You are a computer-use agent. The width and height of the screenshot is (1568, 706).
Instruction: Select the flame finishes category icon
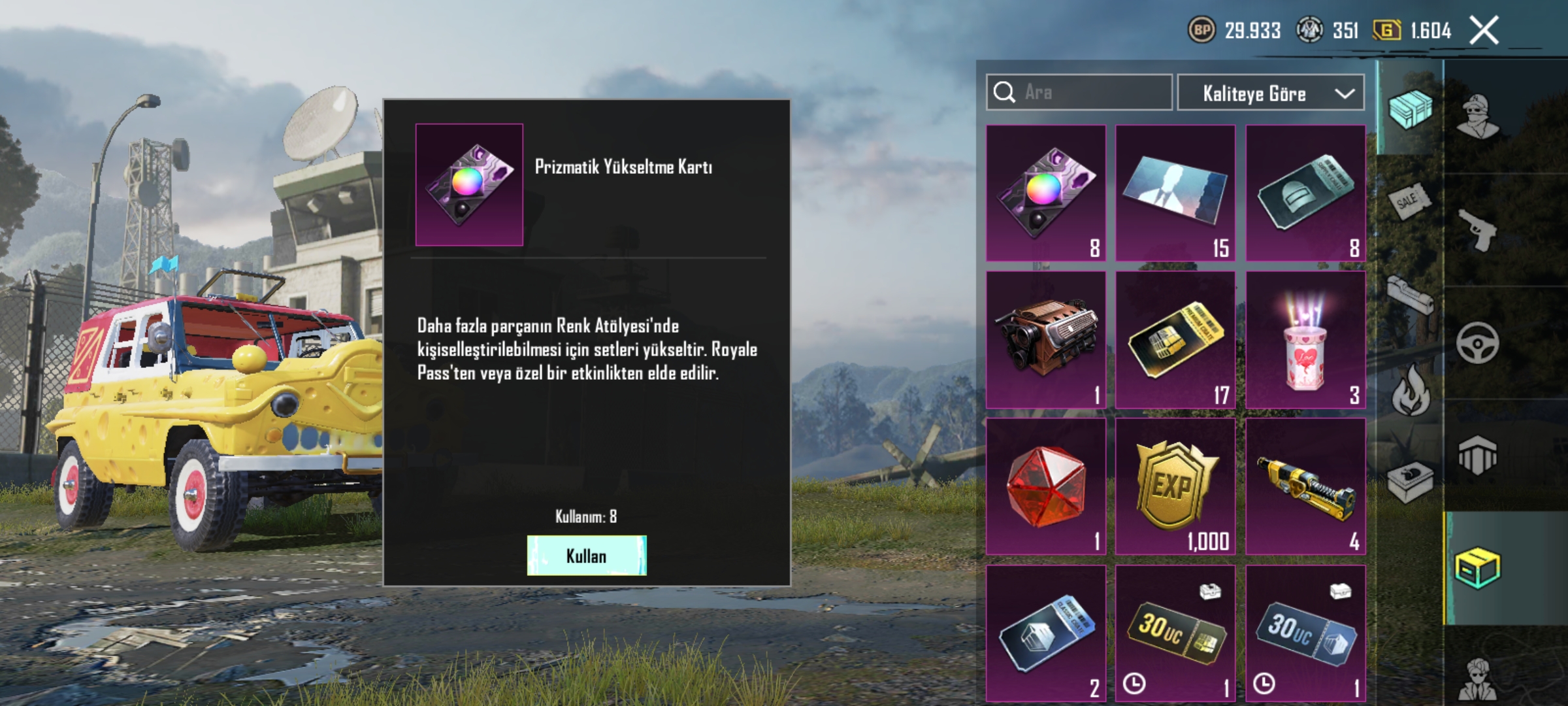[1411, 388]
